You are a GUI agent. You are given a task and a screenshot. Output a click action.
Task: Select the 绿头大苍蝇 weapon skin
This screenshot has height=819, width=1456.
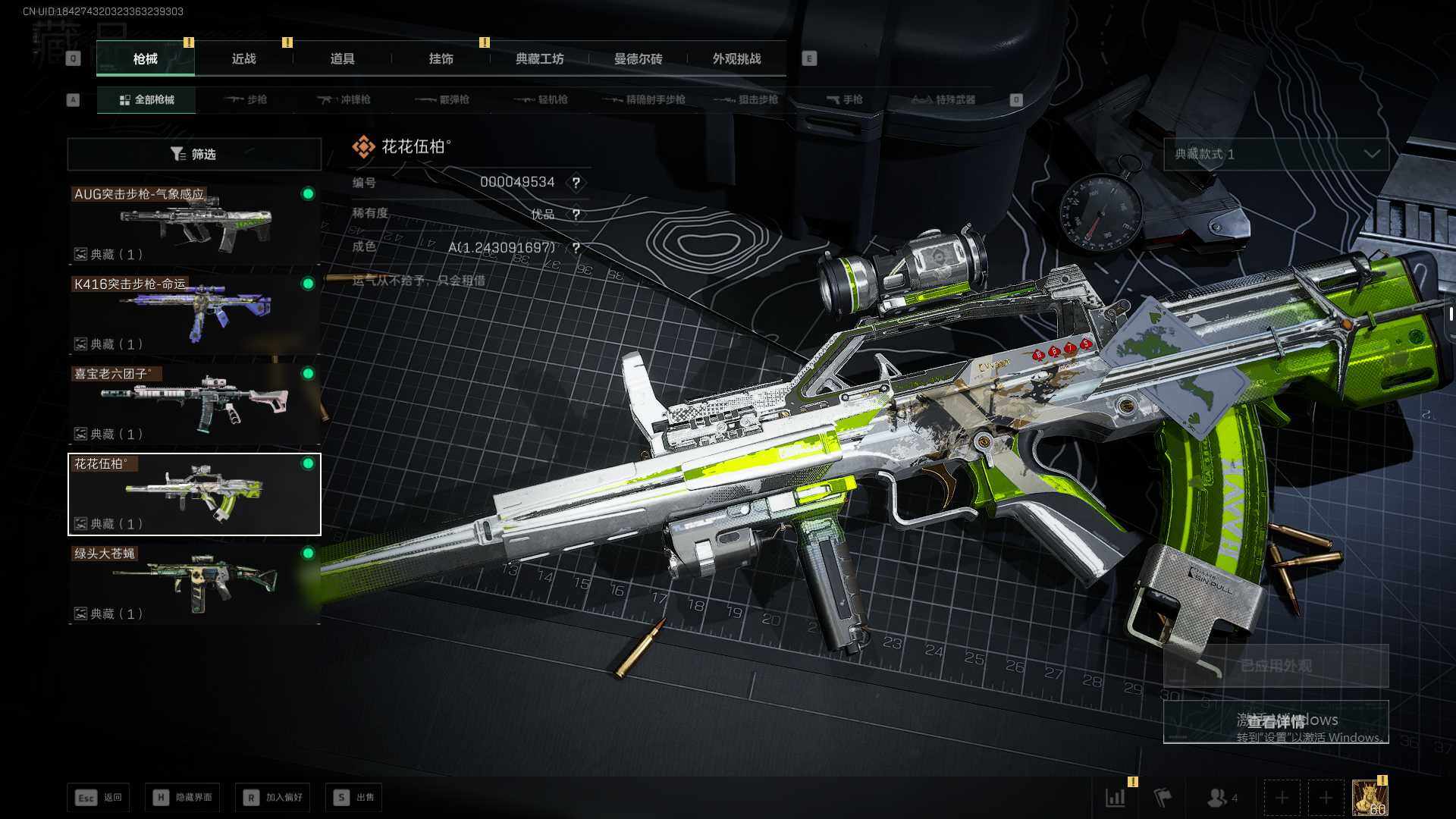194,584
